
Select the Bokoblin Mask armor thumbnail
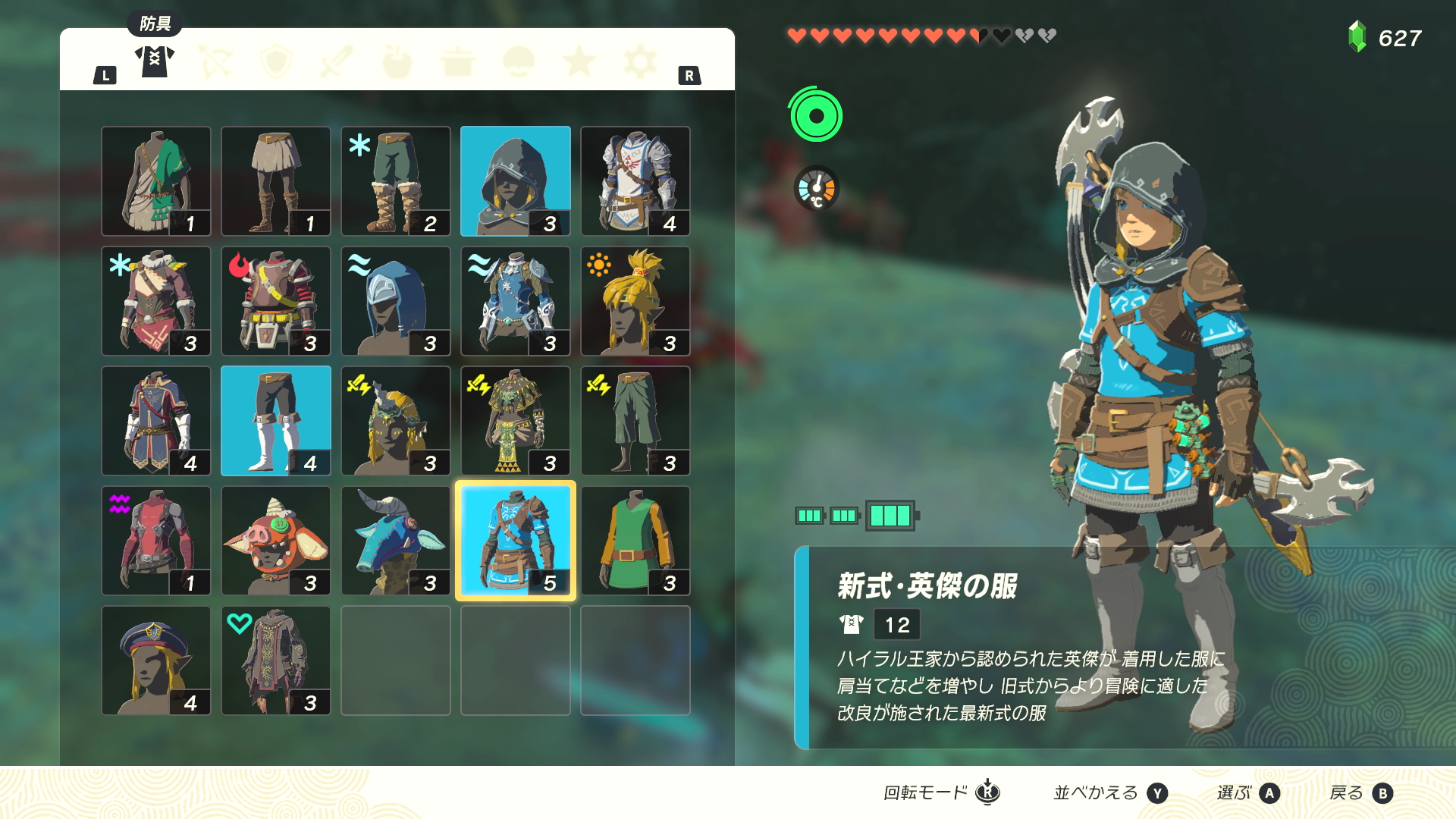(275, 539)
